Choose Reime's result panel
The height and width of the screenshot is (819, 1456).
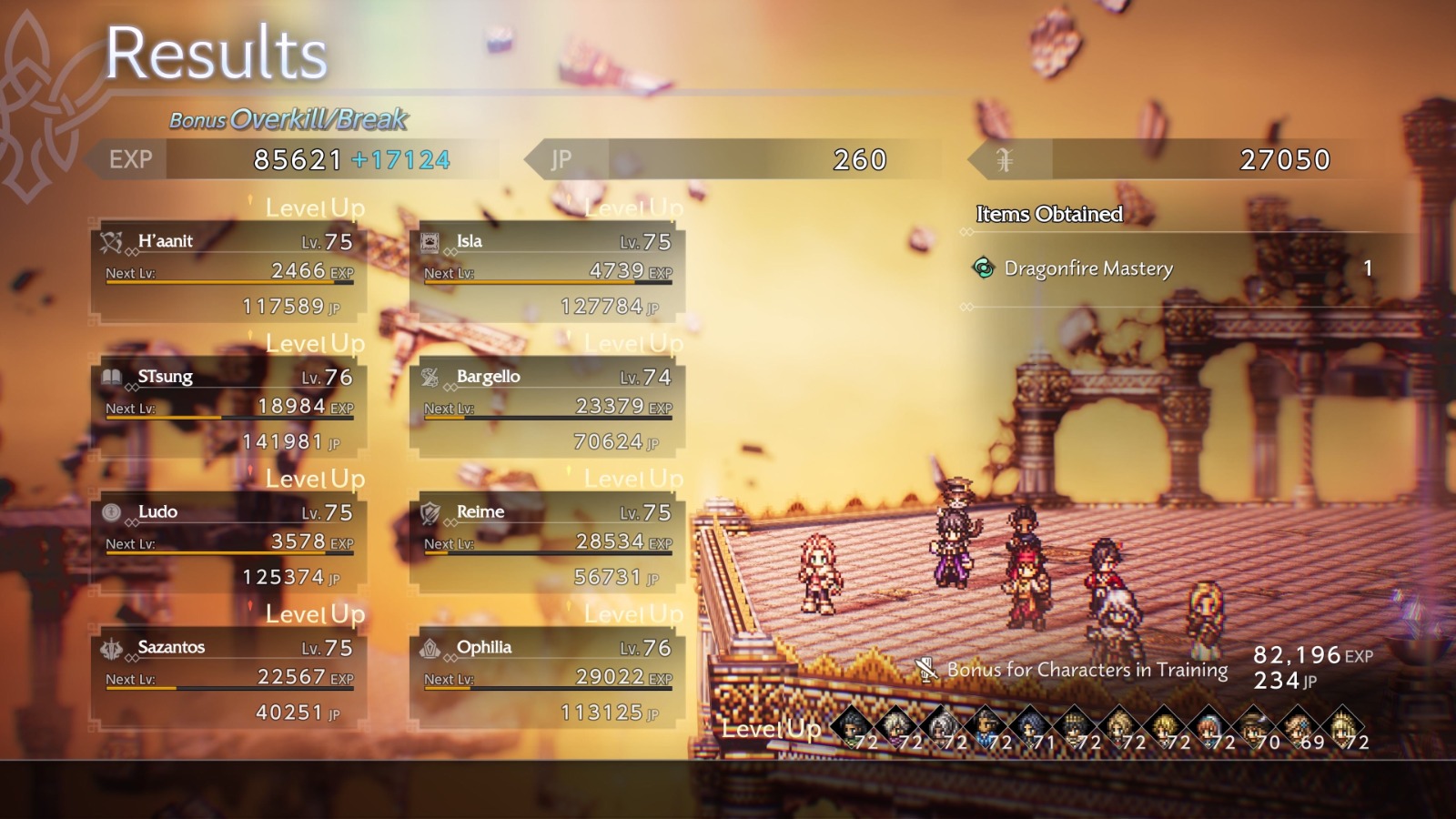click(548, 544)
